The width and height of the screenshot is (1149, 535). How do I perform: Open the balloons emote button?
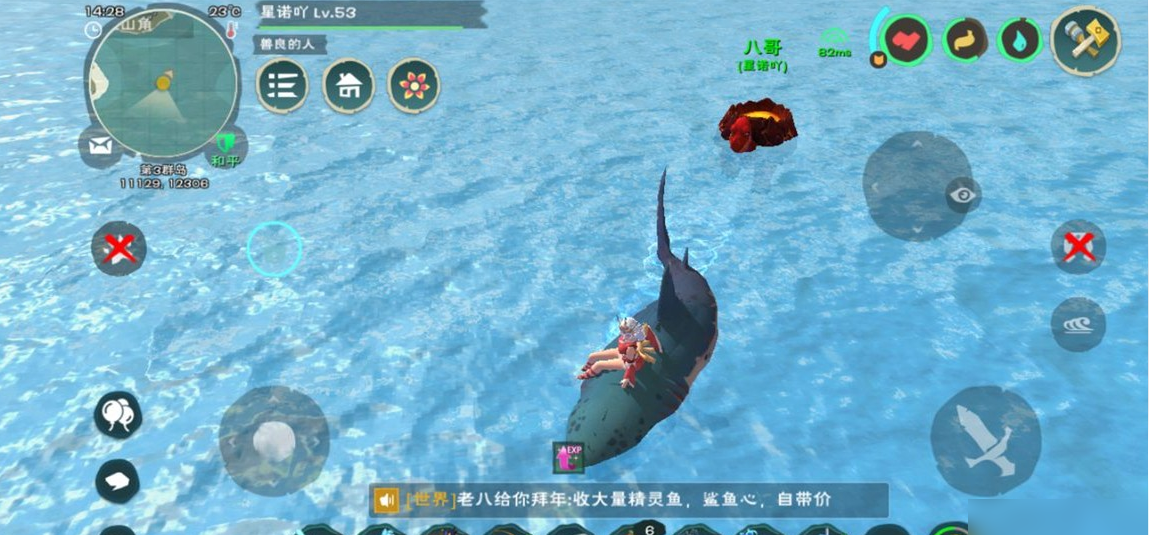point(118,414)
